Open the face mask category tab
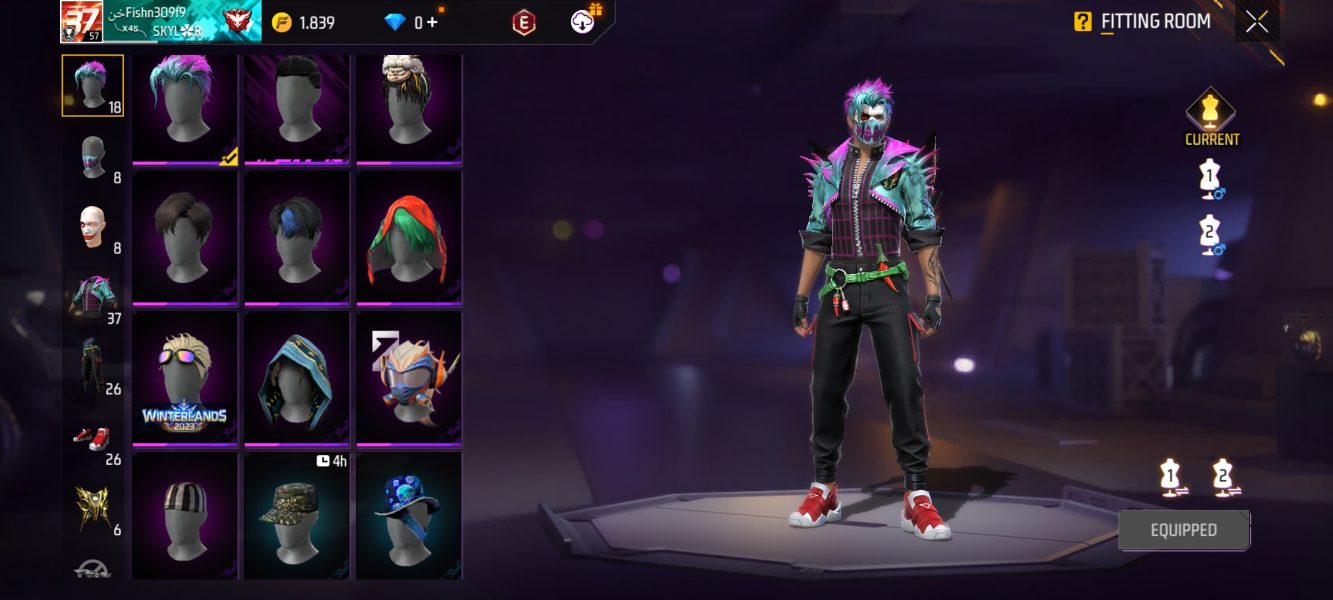 coord(92,158)
